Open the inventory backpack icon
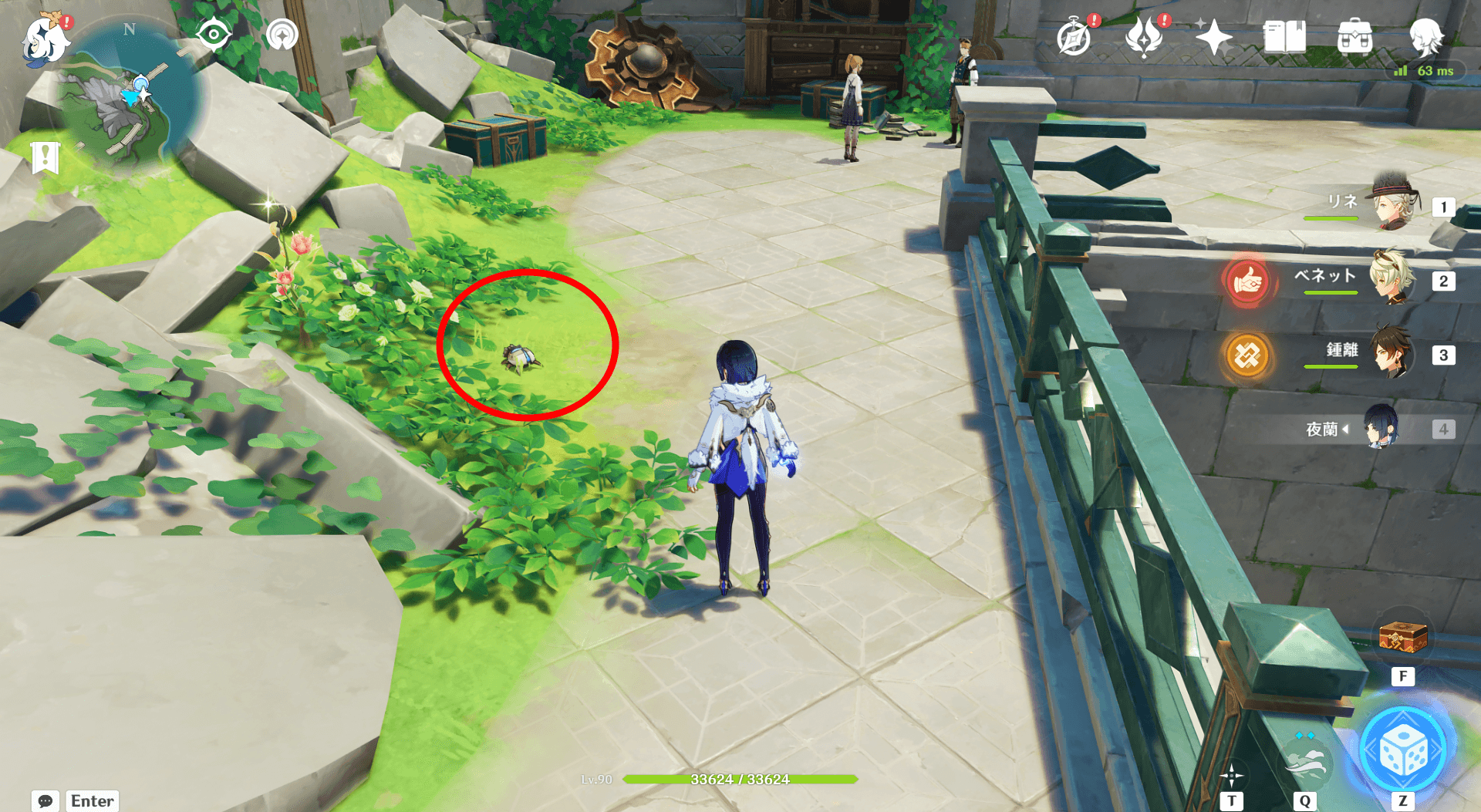This screenshot has width=1481, height=812. coord(1355,36)
